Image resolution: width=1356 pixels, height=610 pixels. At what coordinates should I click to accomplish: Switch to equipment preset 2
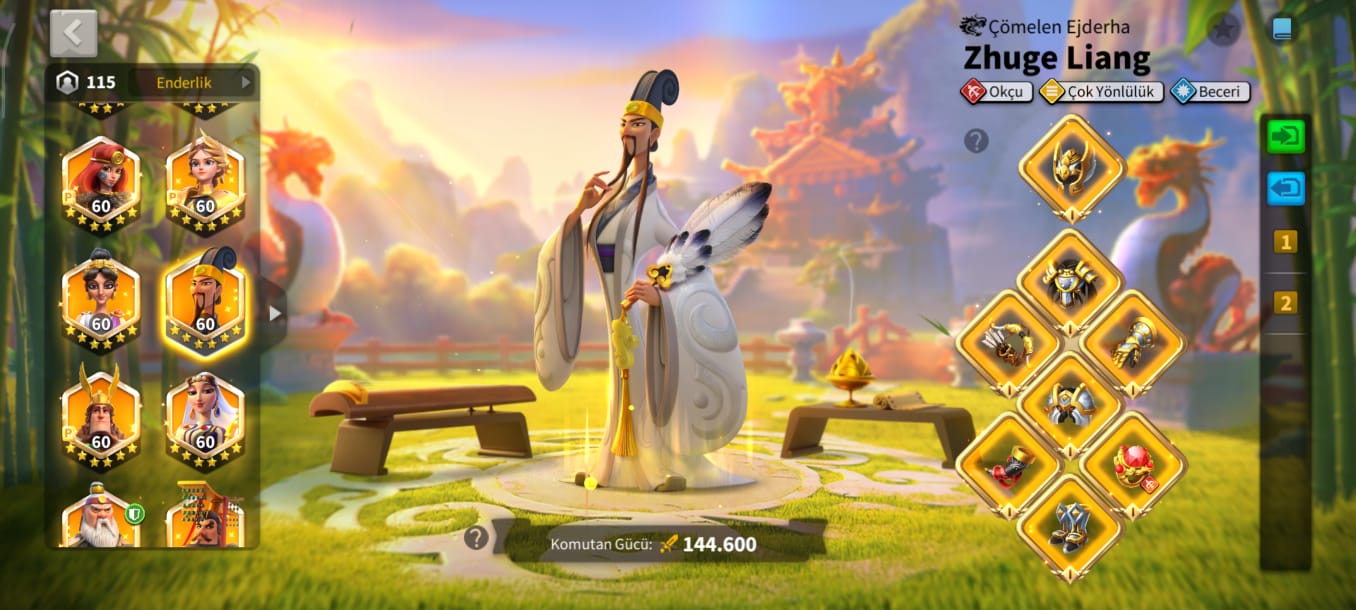coord(1285,302)
